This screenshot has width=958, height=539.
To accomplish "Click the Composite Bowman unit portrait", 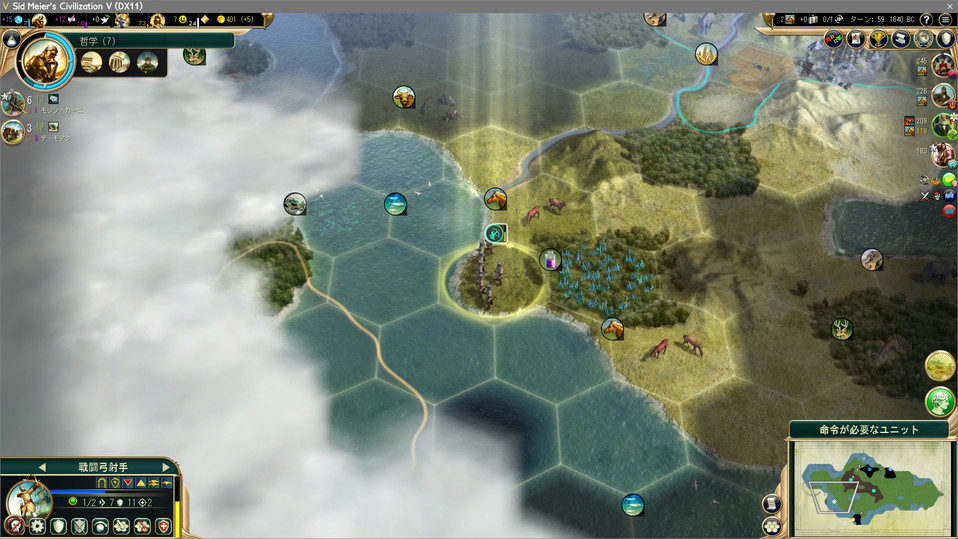I will (28, 498).
